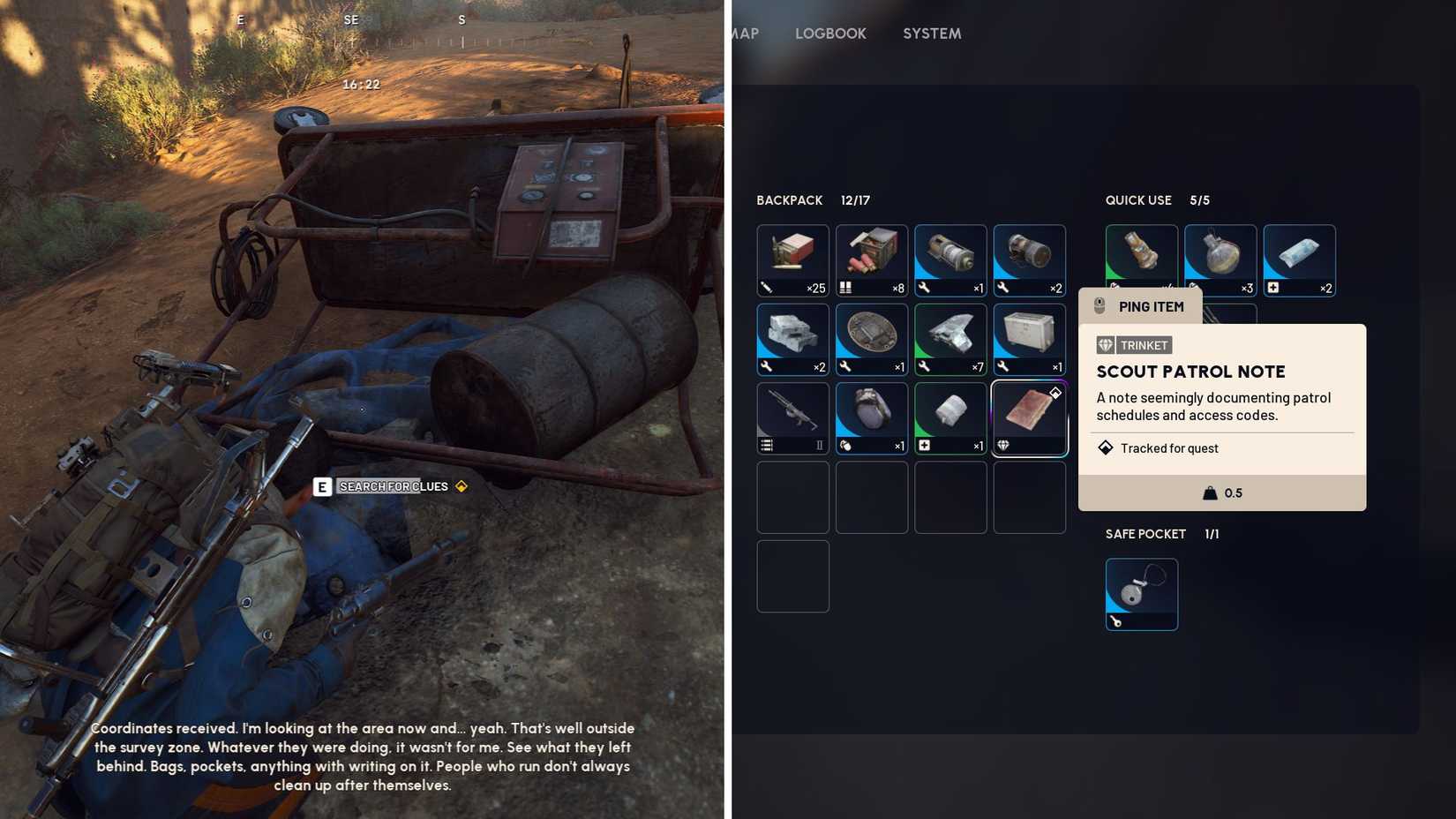
Task: Click the shotgun shell crate stack of 8
Action: tap(871, 260)
